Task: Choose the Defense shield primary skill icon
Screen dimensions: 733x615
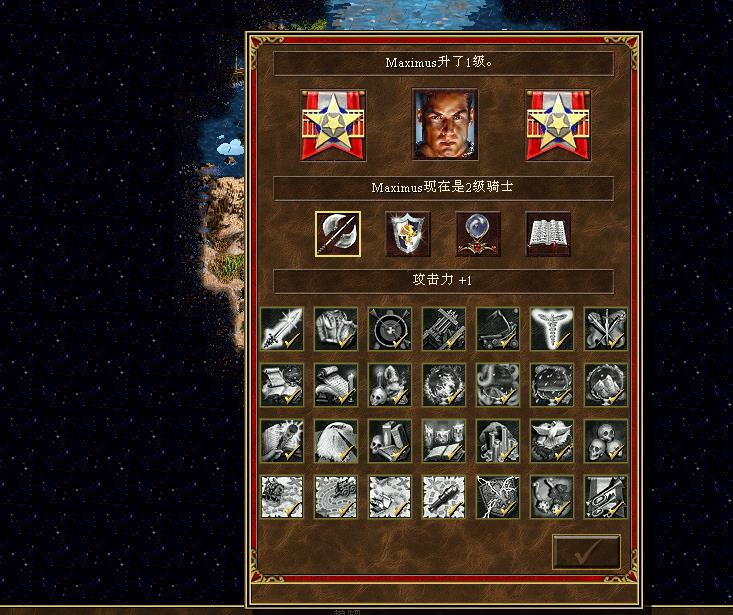Action: pos(408,234)
